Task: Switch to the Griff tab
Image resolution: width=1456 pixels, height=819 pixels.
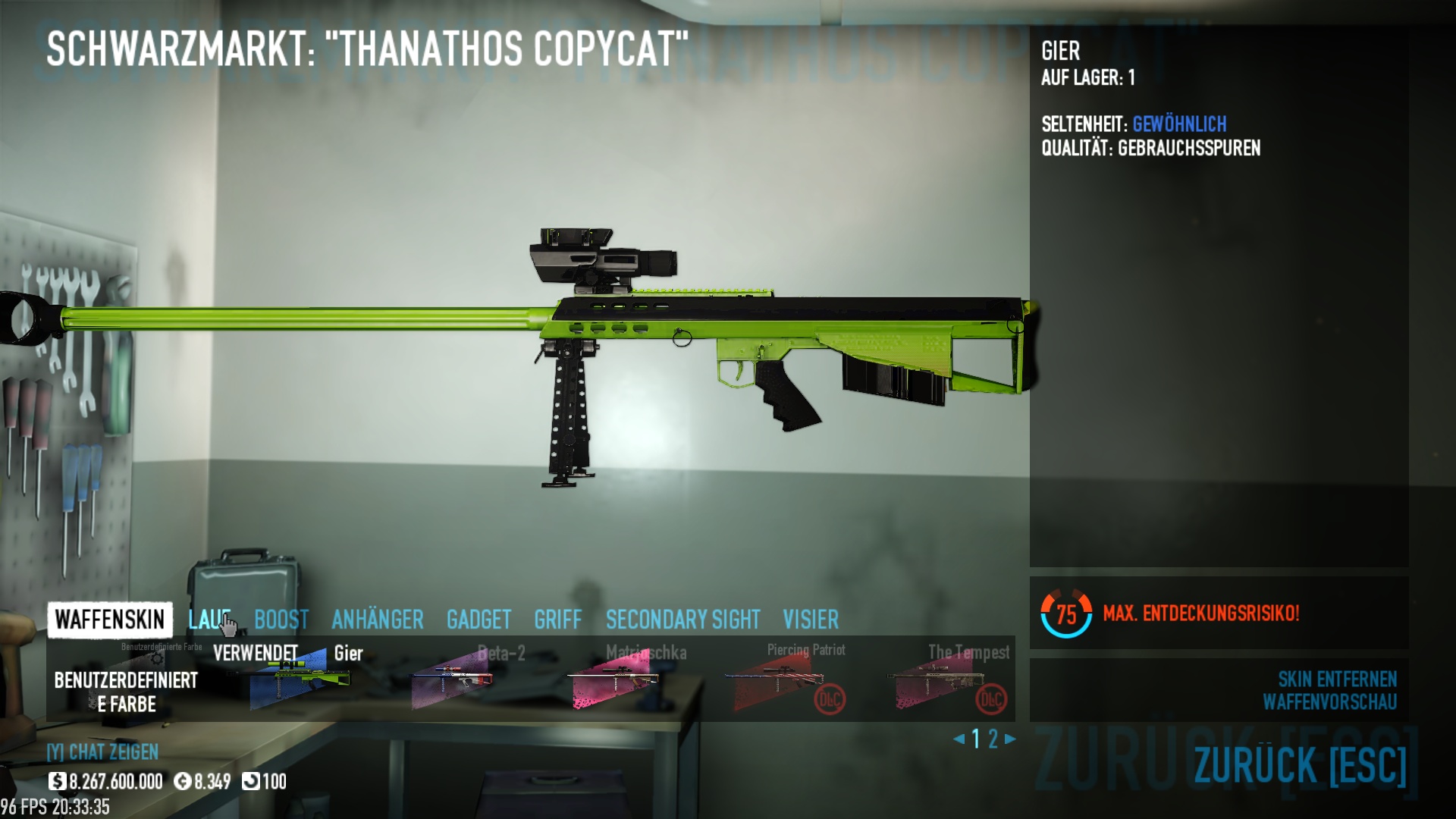Action: coord(558,620)
